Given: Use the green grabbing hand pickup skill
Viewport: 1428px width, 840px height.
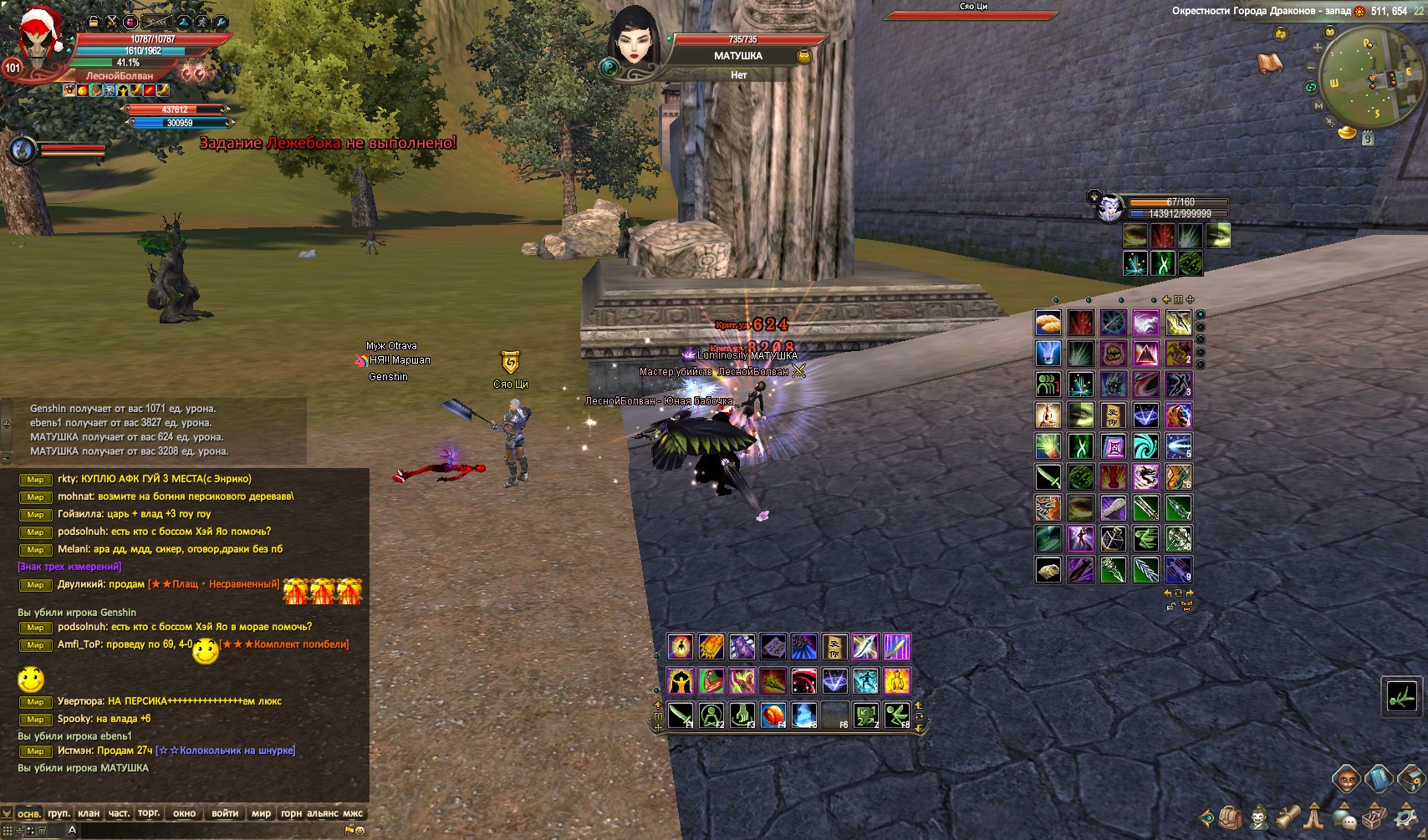Looking at the screenshot, I should click(742, 715).
